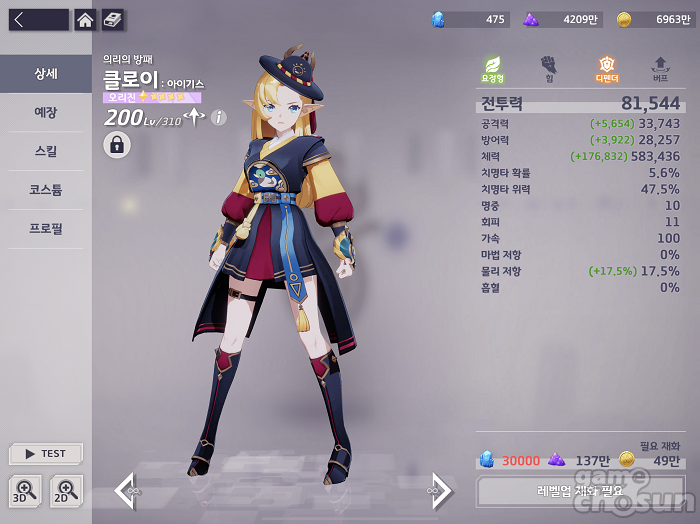Show level info with the i icon
This screenshot has width=700, height=524.
219,118
